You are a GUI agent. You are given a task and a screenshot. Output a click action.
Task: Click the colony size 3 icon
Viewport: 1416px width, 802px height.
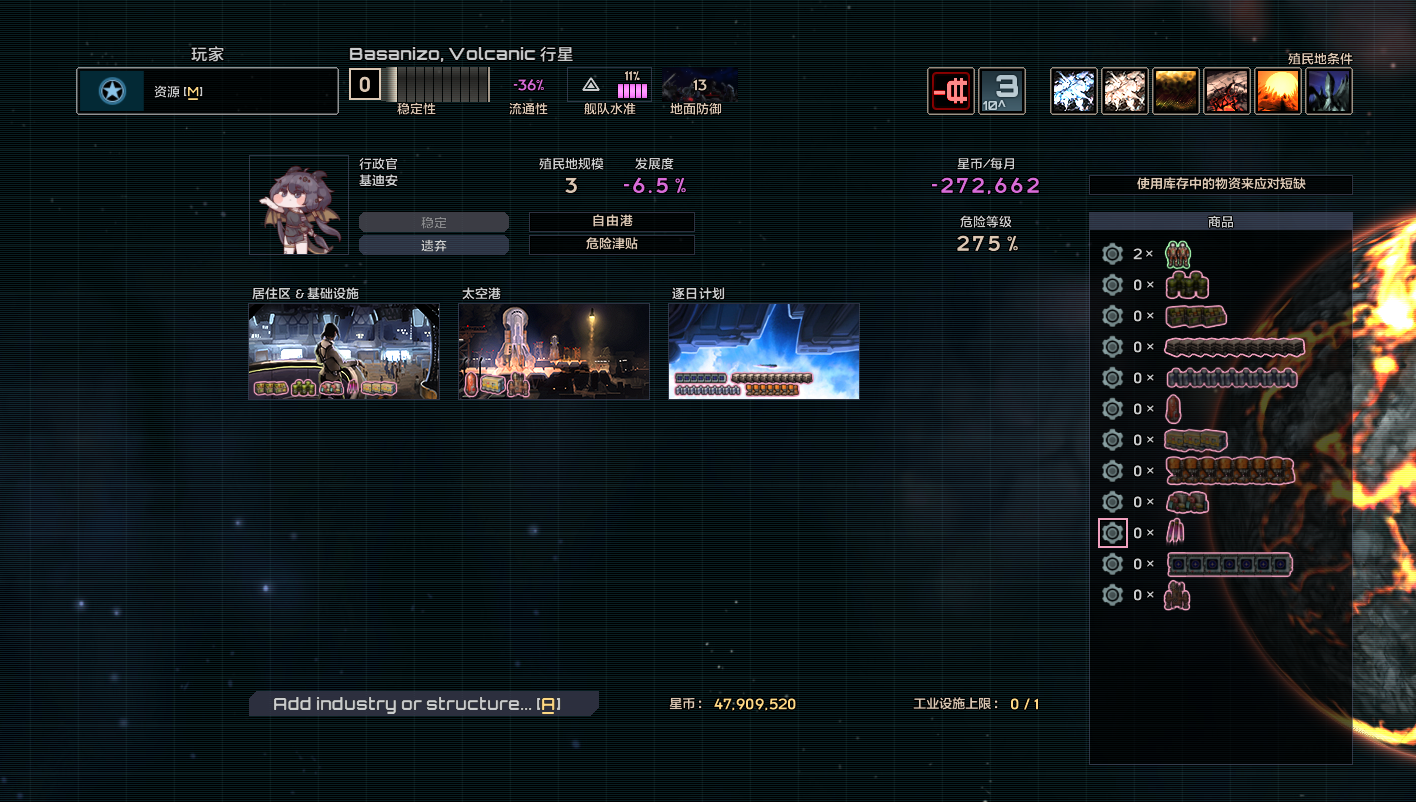(x=1002, y=91)
